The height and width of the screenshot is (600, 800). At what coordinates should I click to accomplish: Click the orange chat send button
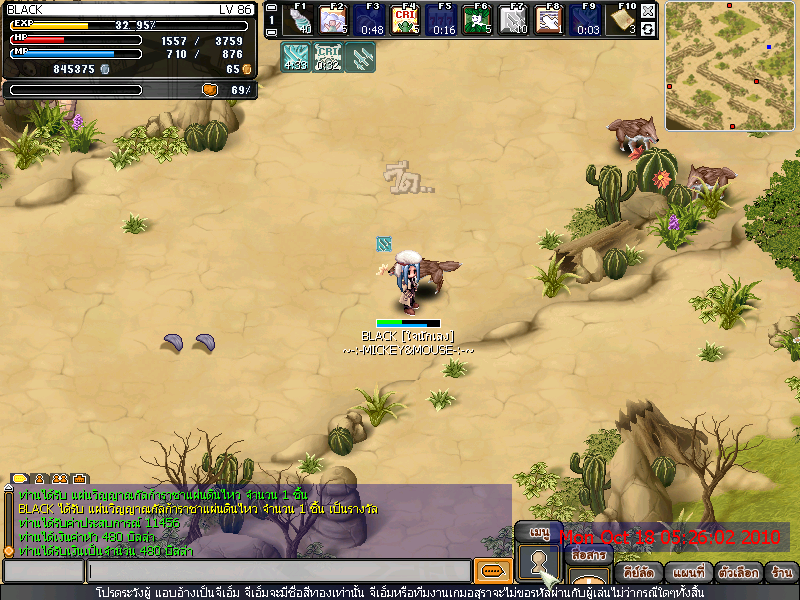(491, 571)
